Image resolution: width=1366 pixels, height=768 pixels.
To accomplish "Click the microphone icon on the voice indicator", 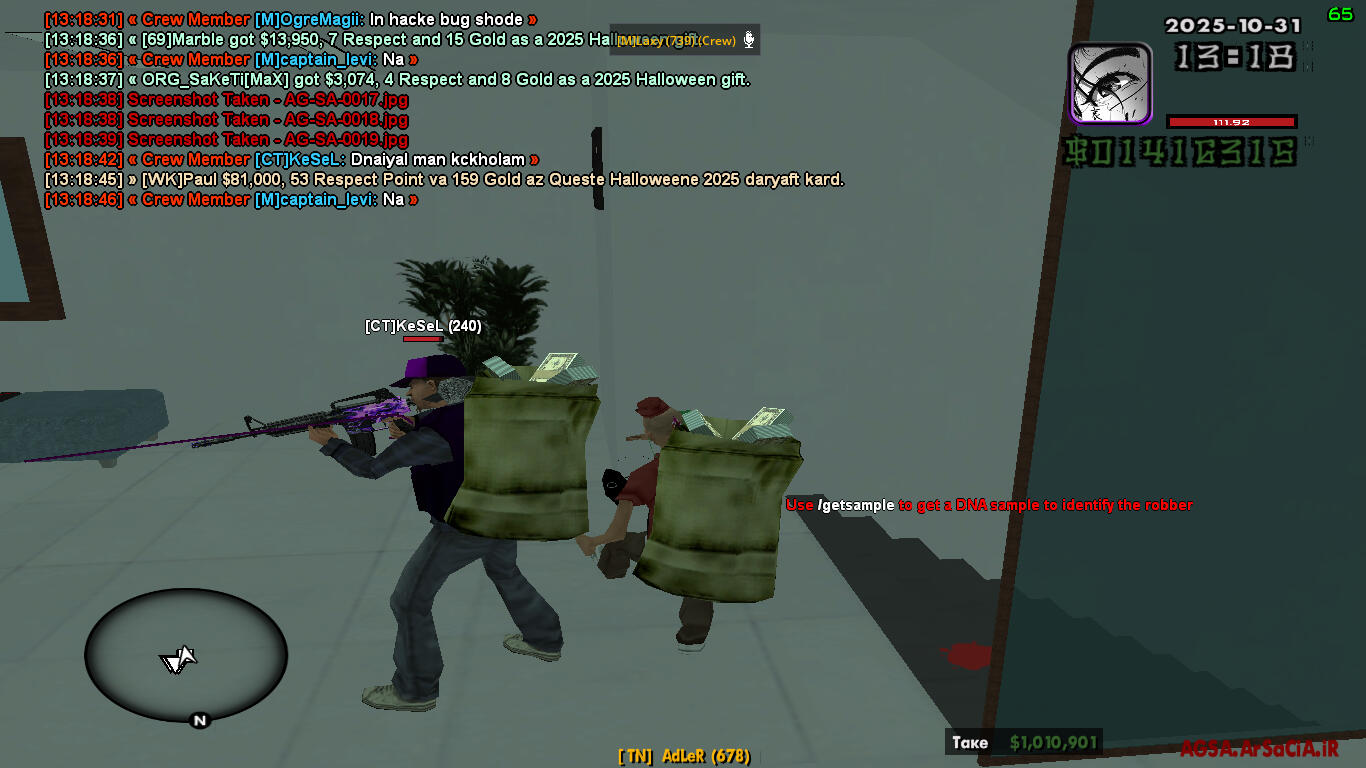I will pos(748,41).
